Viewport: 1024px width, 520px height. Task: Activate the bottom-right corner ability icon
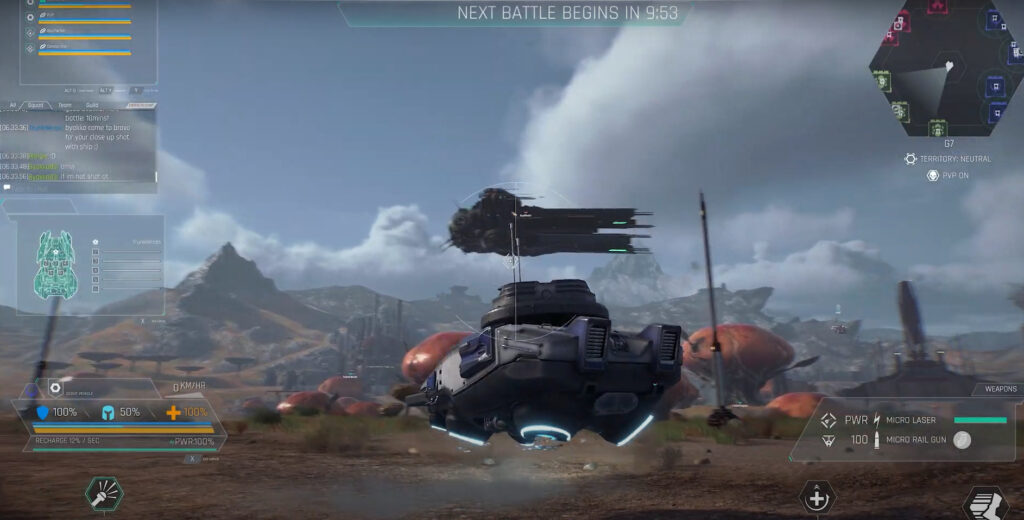(984, 503)
